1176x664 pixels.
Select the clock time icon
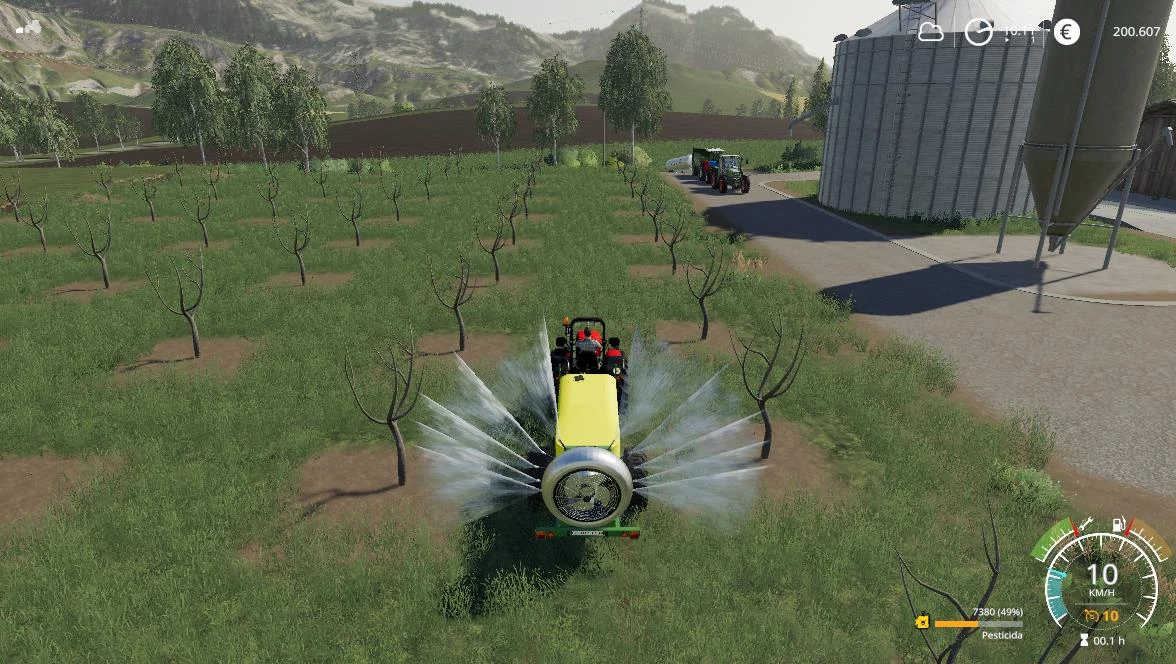[978, 32]
